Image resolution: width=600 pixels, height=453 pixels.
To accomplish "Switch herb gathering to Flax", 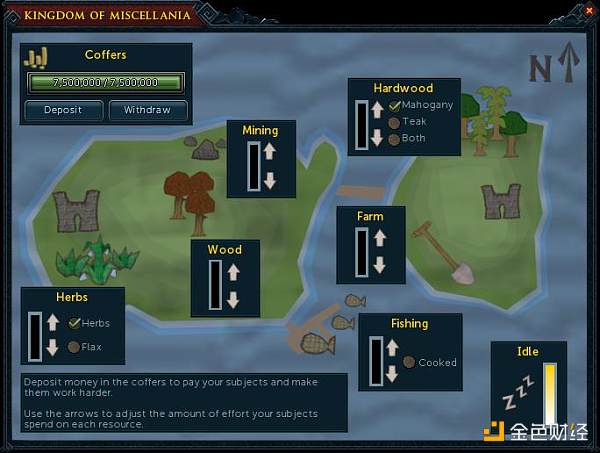I will pos(73,347).
